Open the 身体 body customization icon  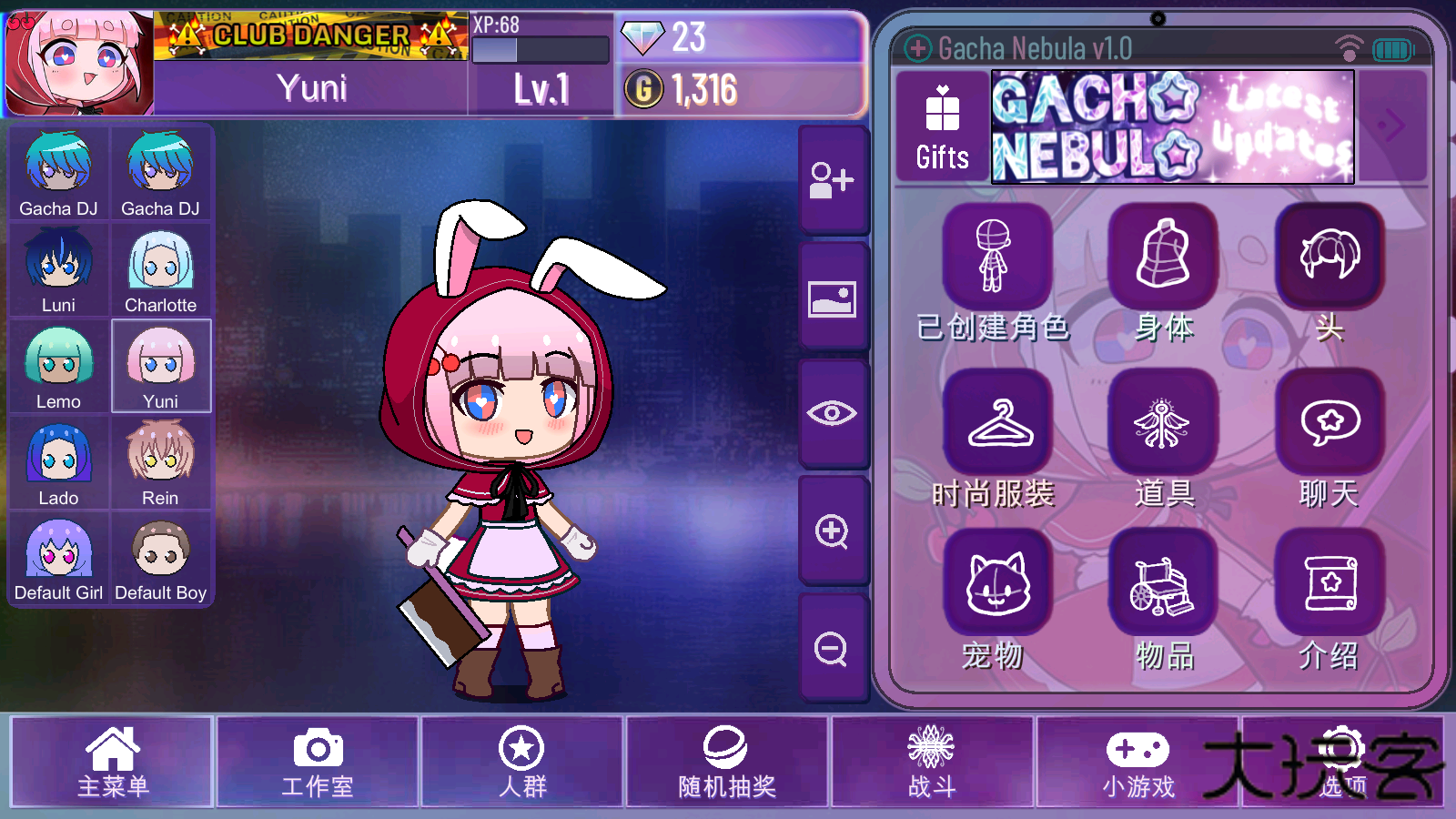[1162, 256]
